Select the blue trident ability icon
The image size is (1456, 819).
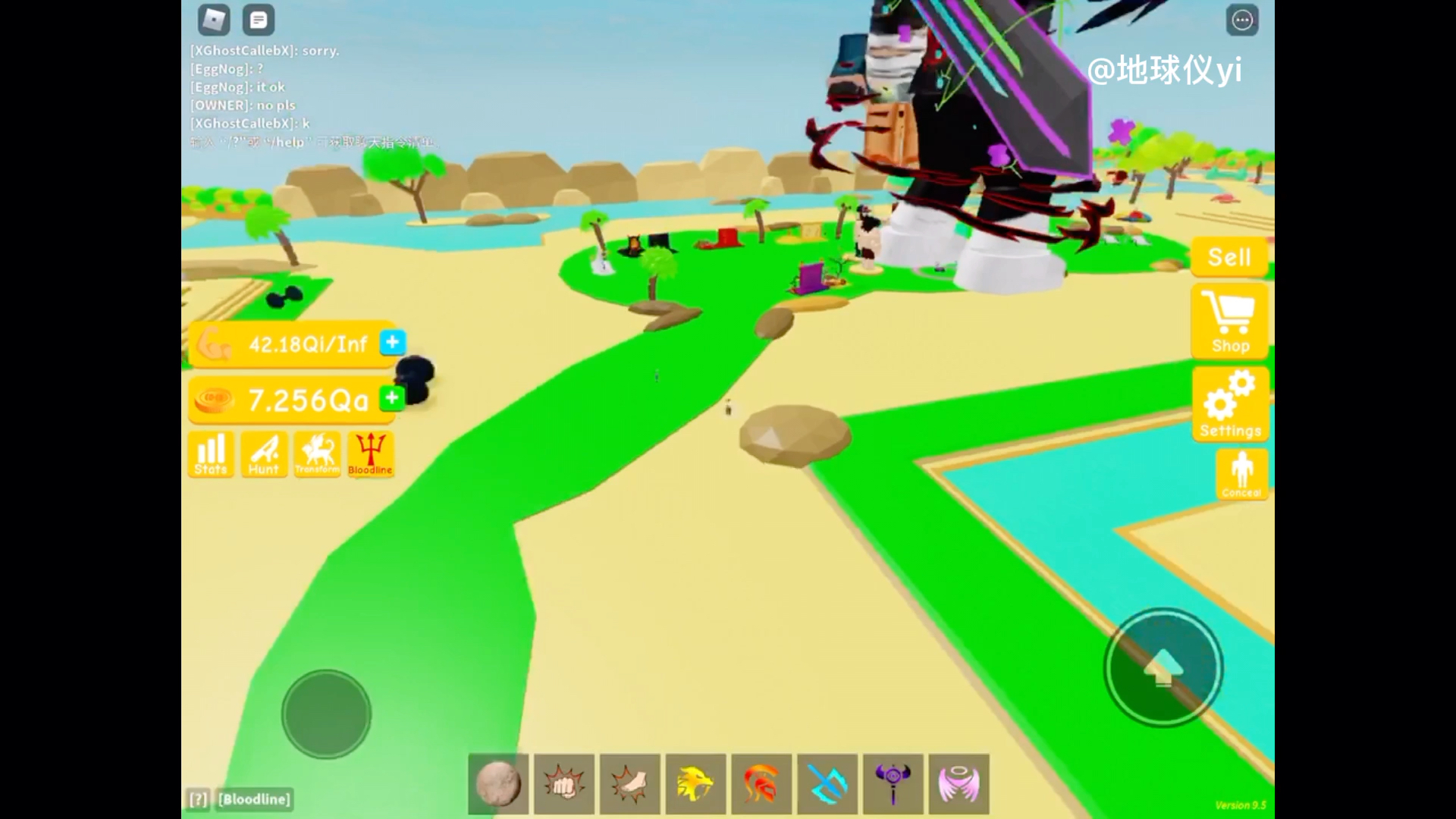click(827, 785)
